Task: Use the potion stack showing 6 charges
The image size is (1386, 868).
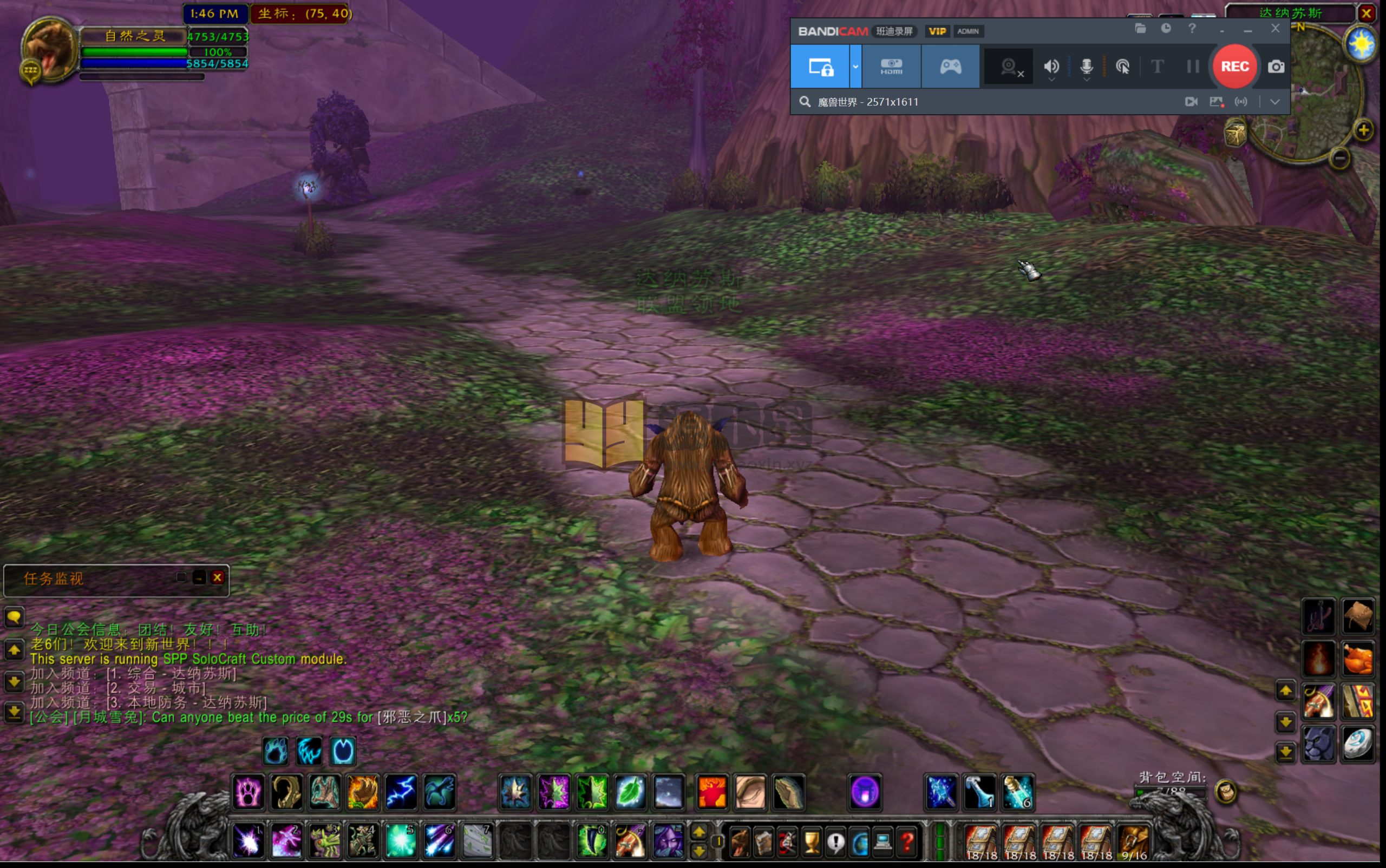Action: click(x=1018, y=792)
